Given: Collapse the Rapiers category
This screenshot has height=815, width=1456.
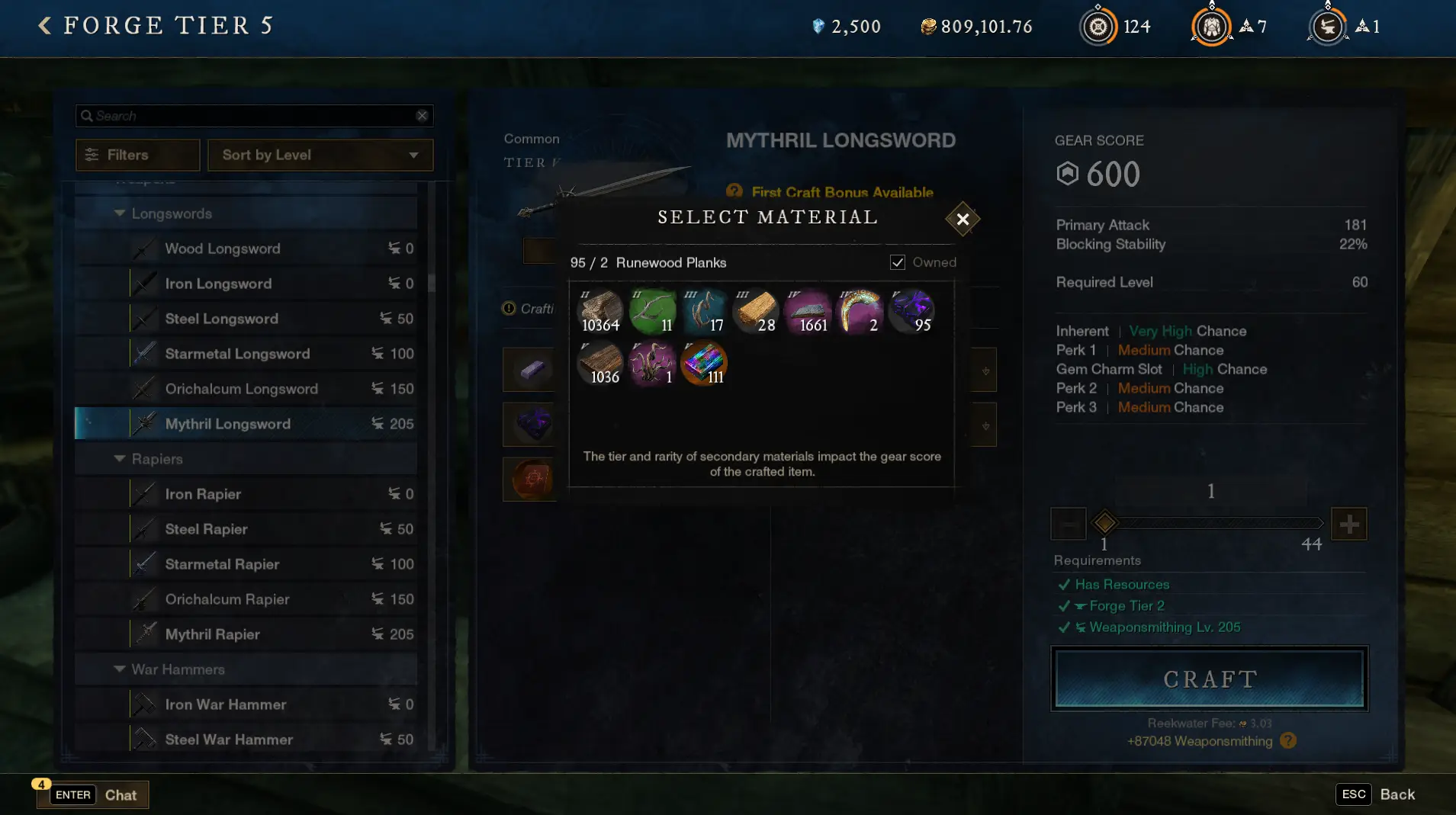Looking at the screenshot, I should 120,459.
